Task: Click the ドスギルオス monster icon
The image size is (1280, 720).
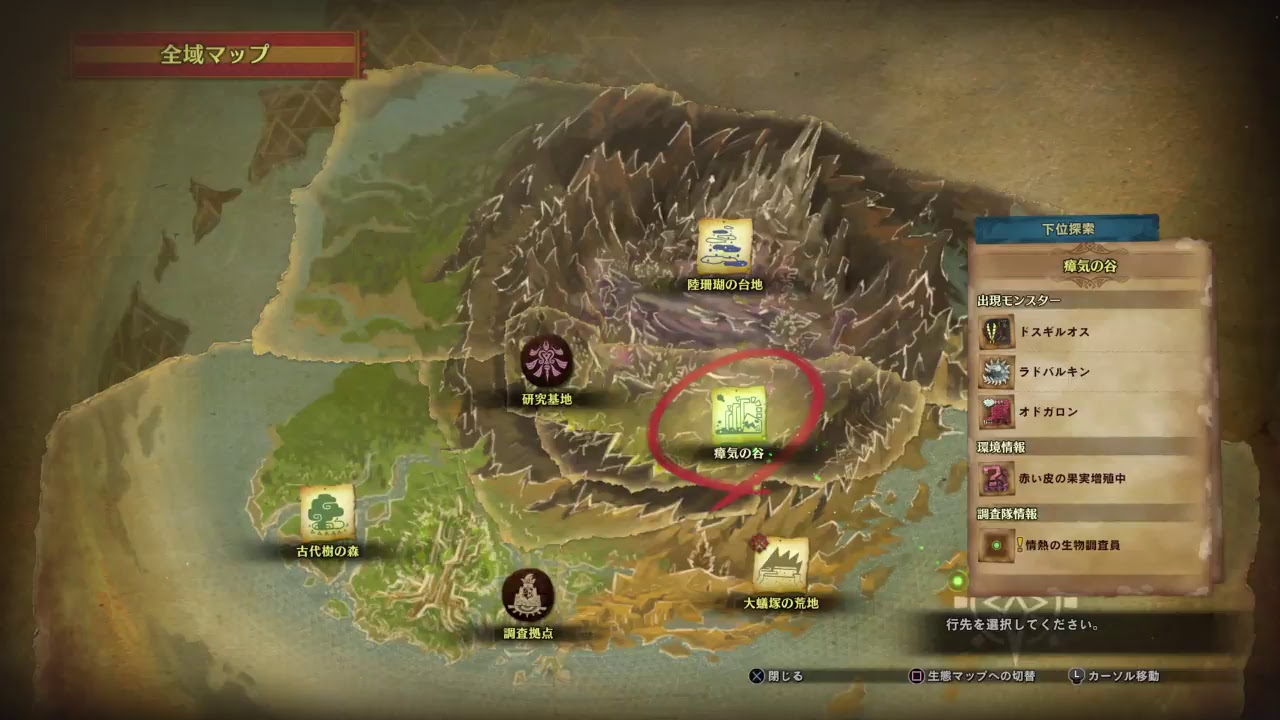Action: (997, 333)
